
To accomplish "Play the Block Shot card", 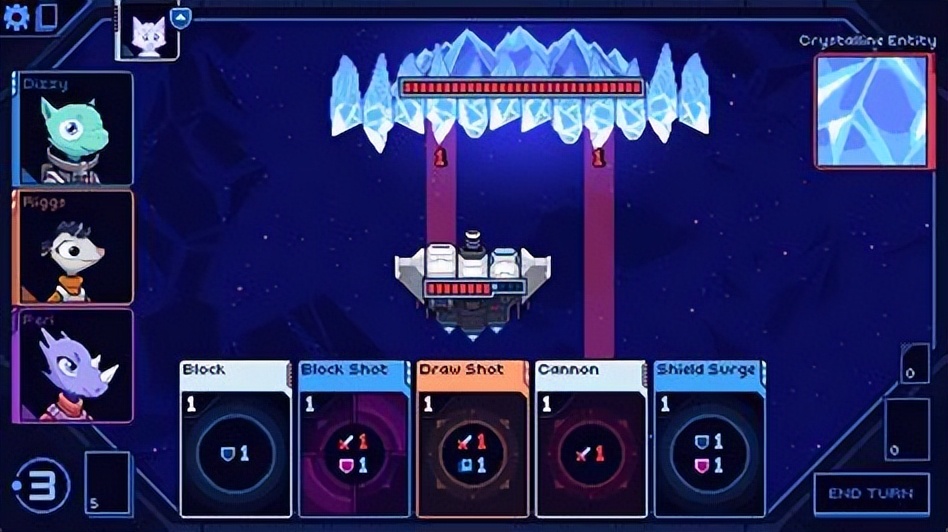I will [354, 439].
